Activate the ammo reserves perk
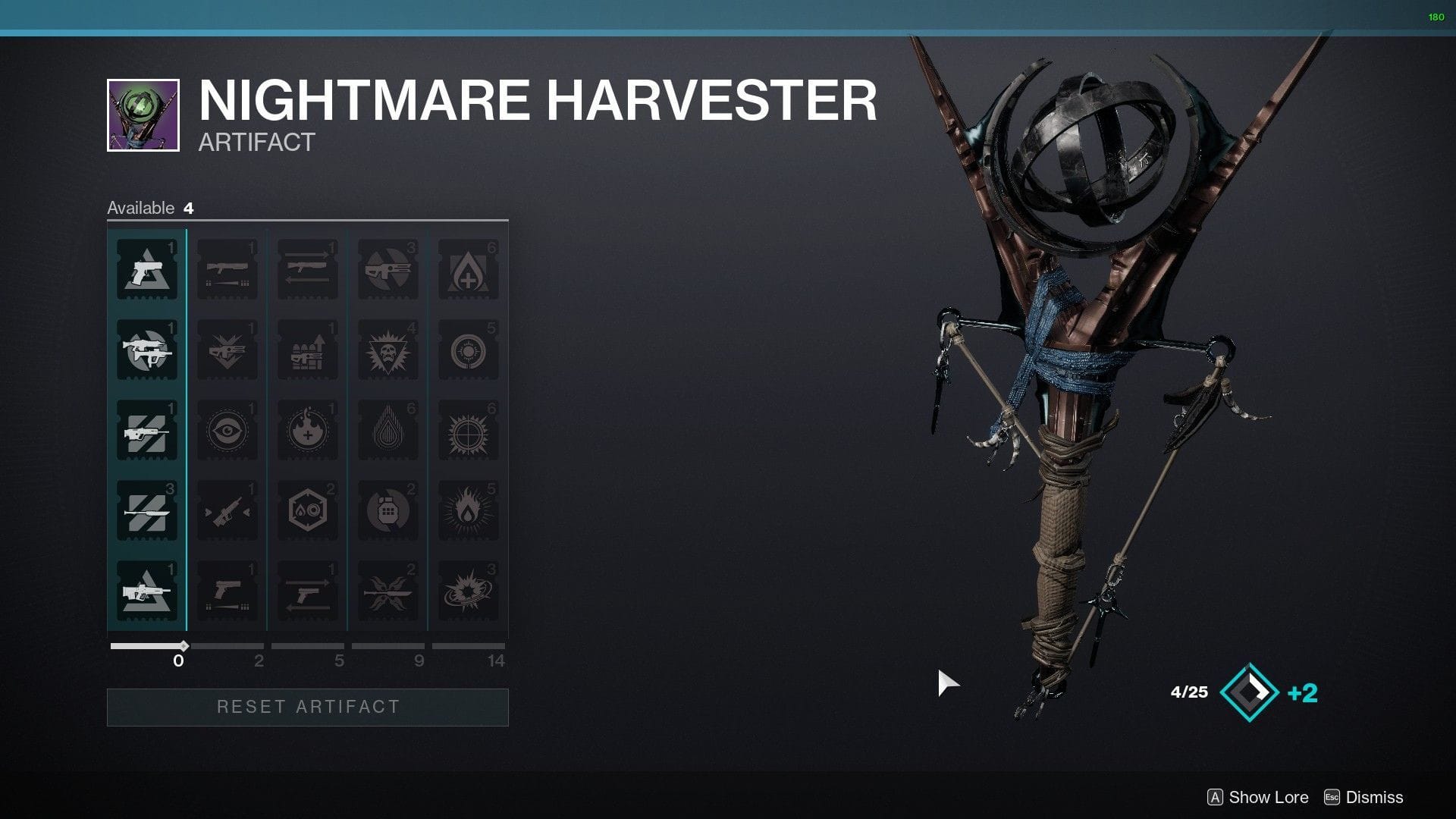The image size is (1456, 819). 307,351
